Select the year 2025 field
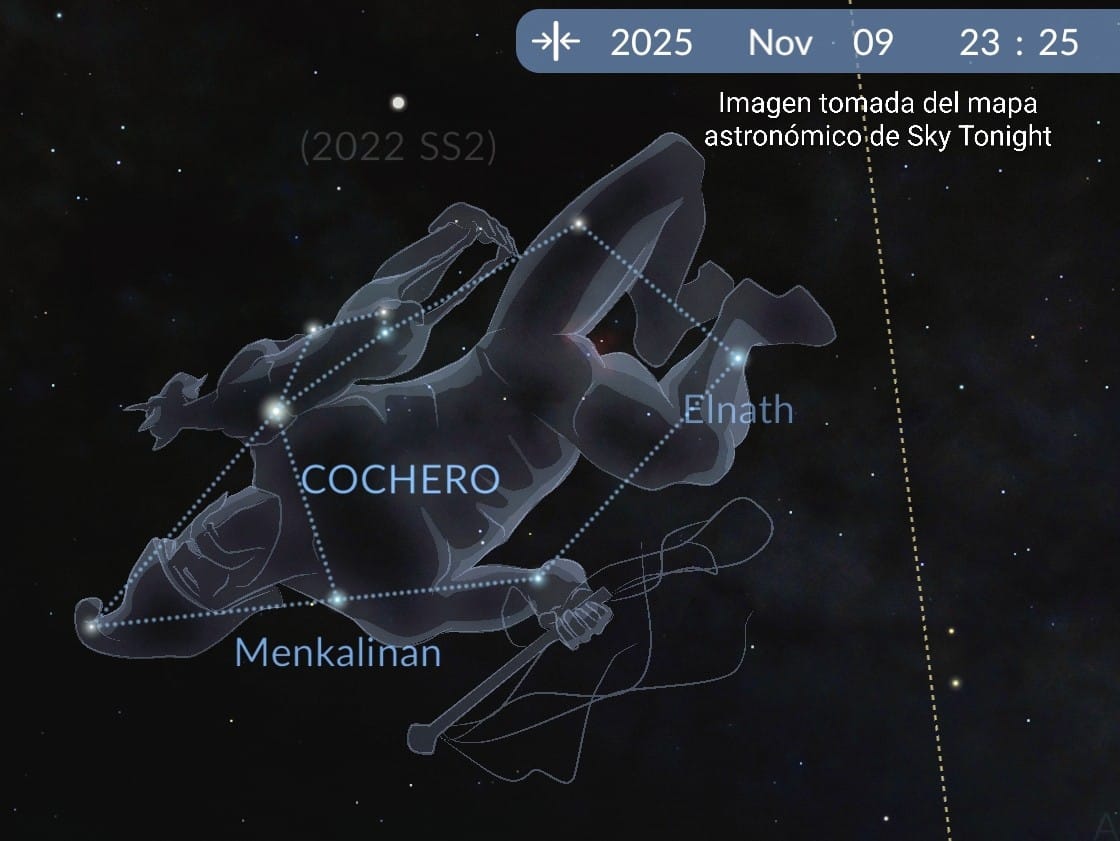This screenshot has width=1120, height=841. click(x=651, y=42)
